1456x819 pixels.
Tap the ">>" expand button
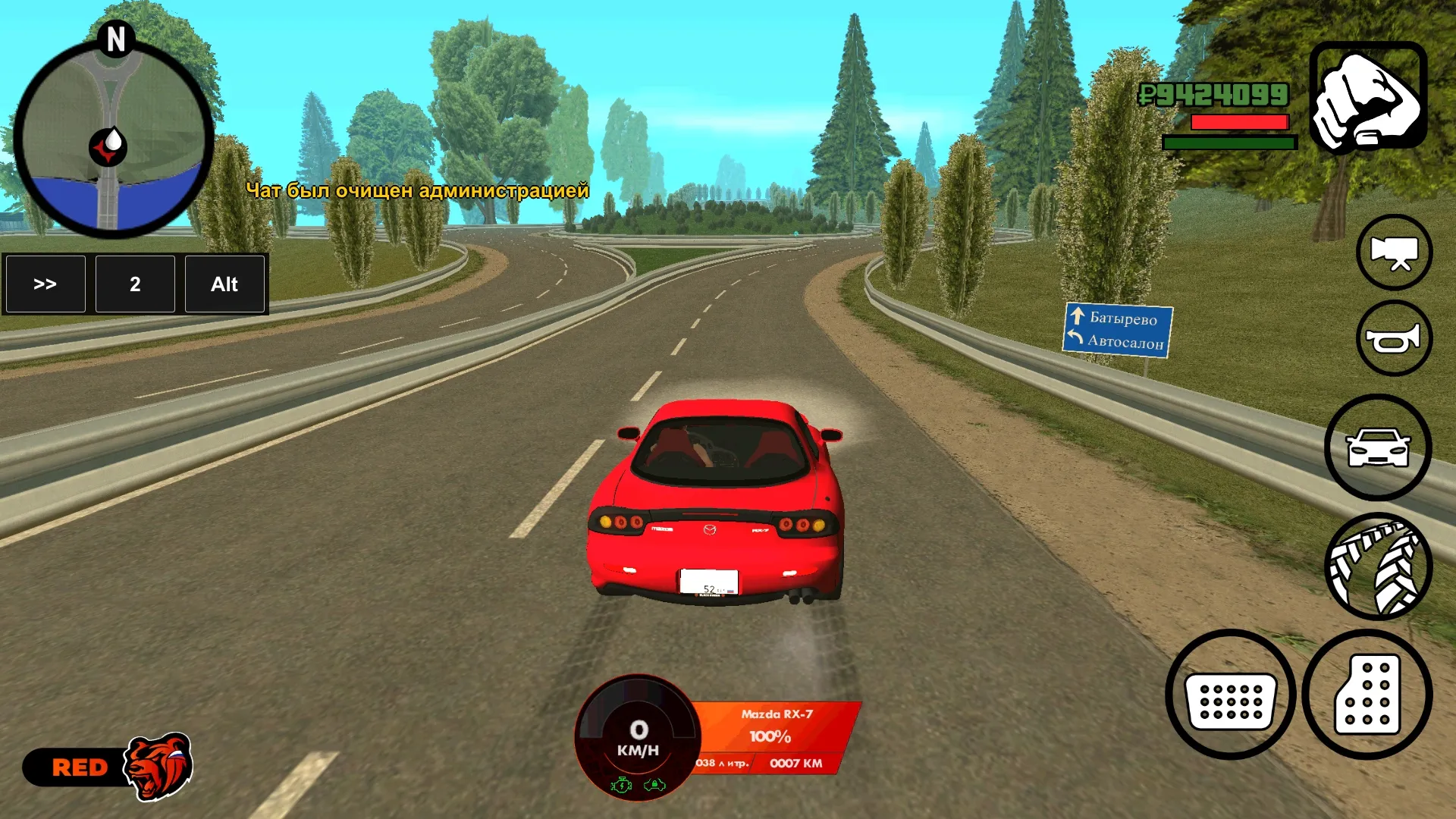[45, 284]
